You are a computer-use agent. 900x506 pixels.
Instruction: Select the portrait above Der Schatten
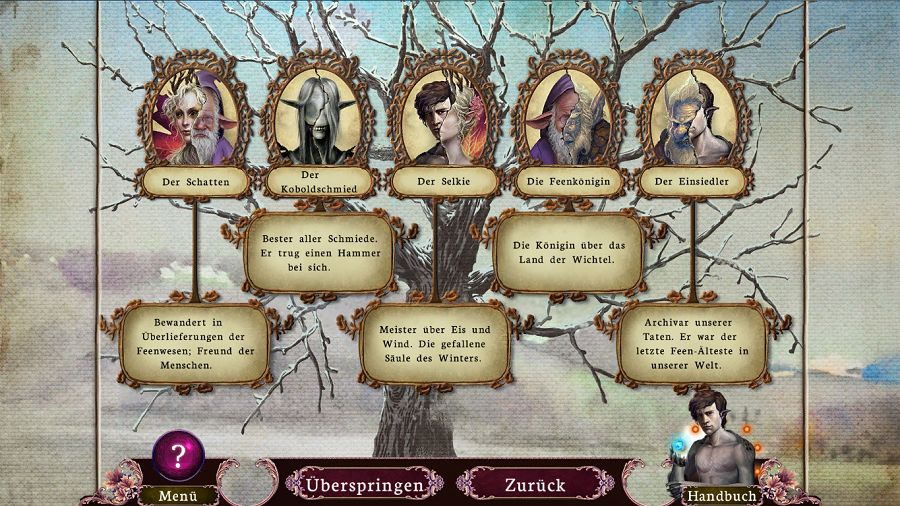[194, 120]
